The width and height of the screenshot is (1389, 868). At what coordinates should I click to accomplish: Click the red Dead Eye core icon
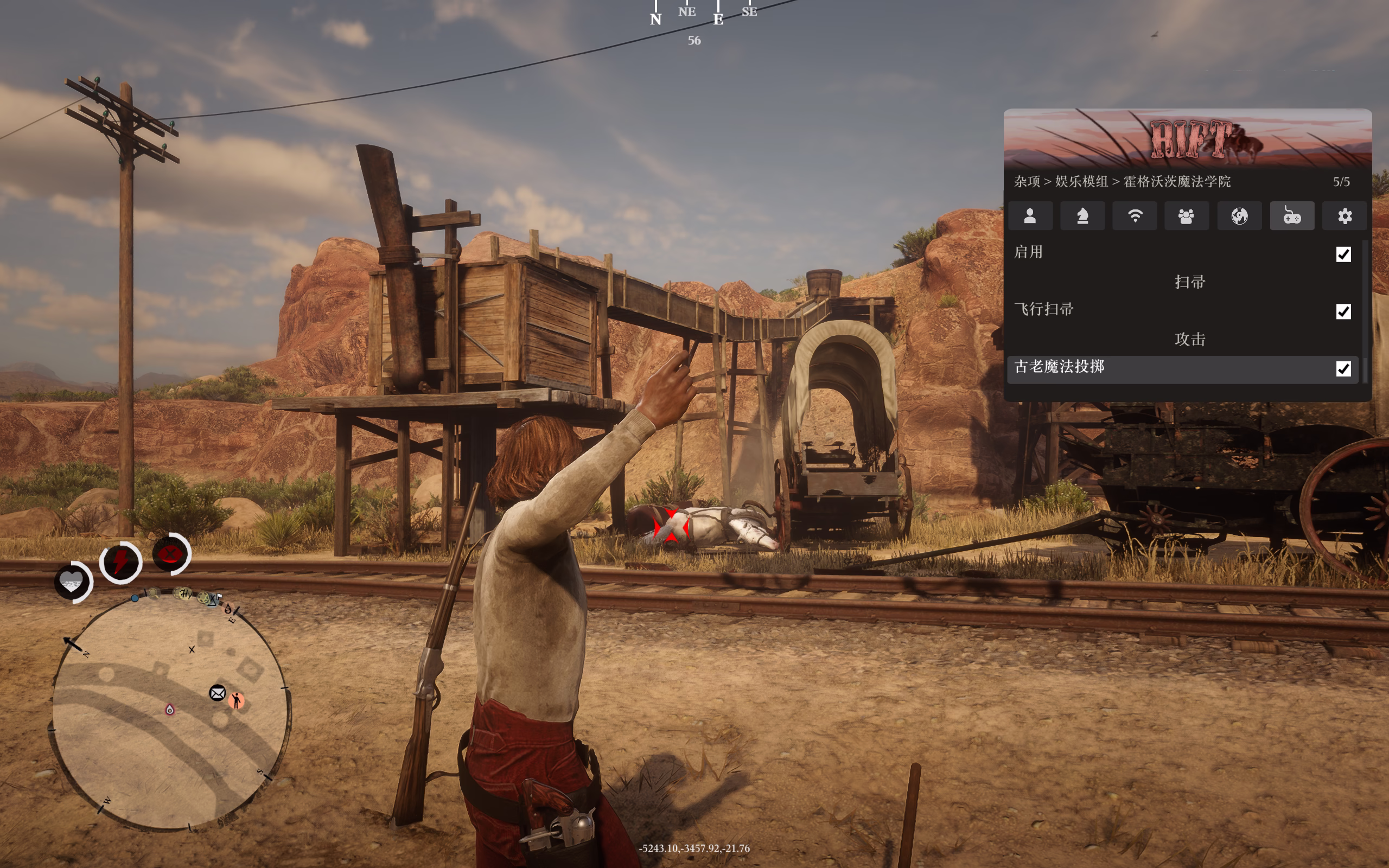click(170, 554)
